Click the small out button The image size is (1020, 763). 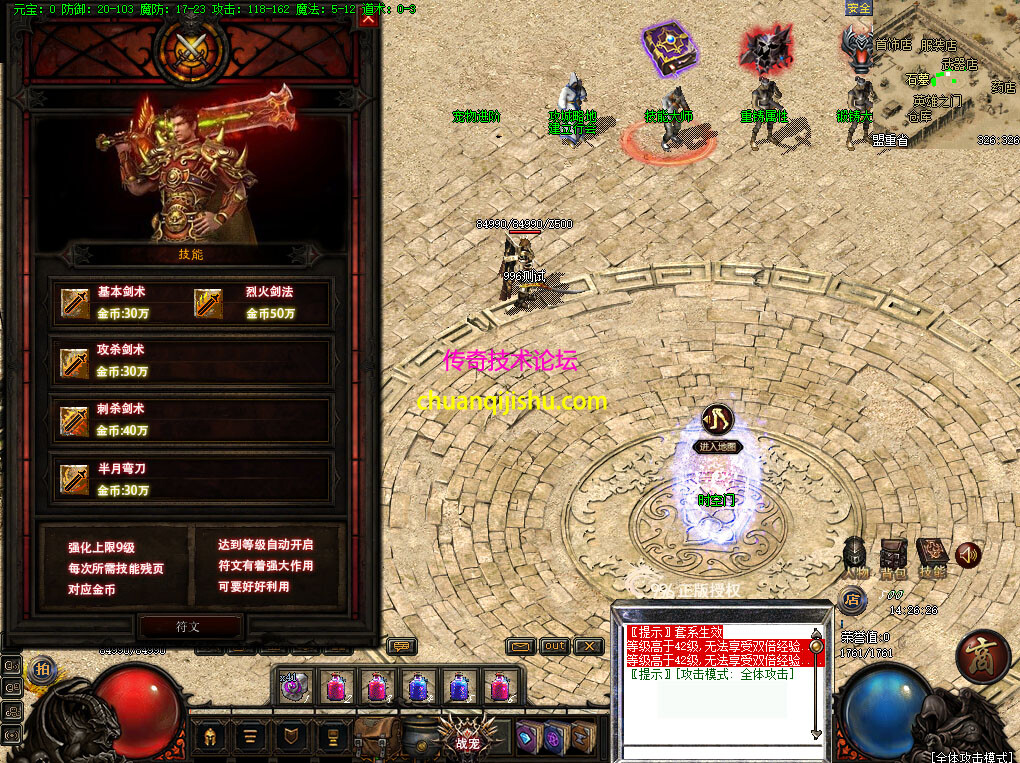point(554,646)
